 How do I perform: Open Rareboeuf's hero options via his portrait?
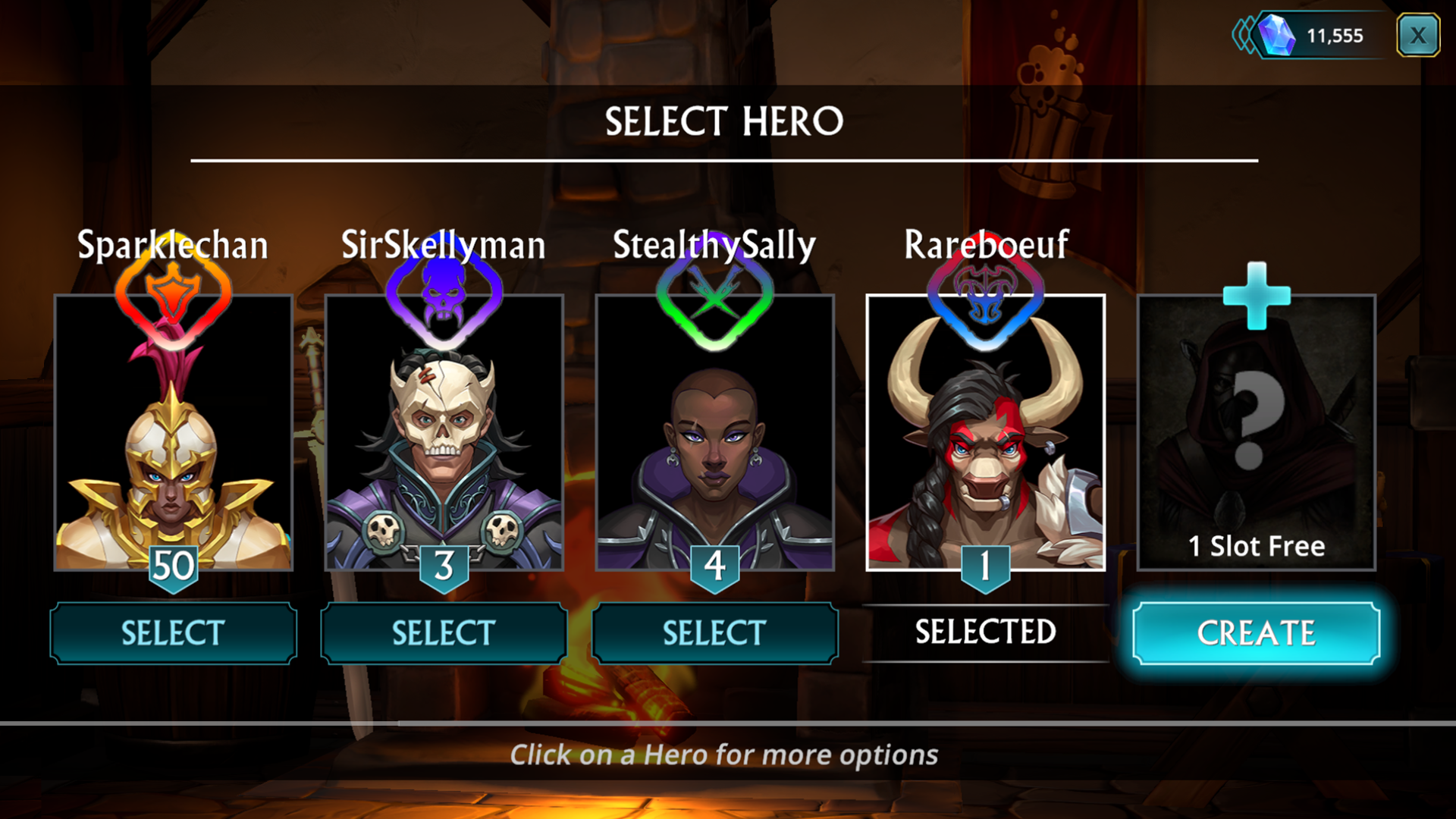pos(986,455)
